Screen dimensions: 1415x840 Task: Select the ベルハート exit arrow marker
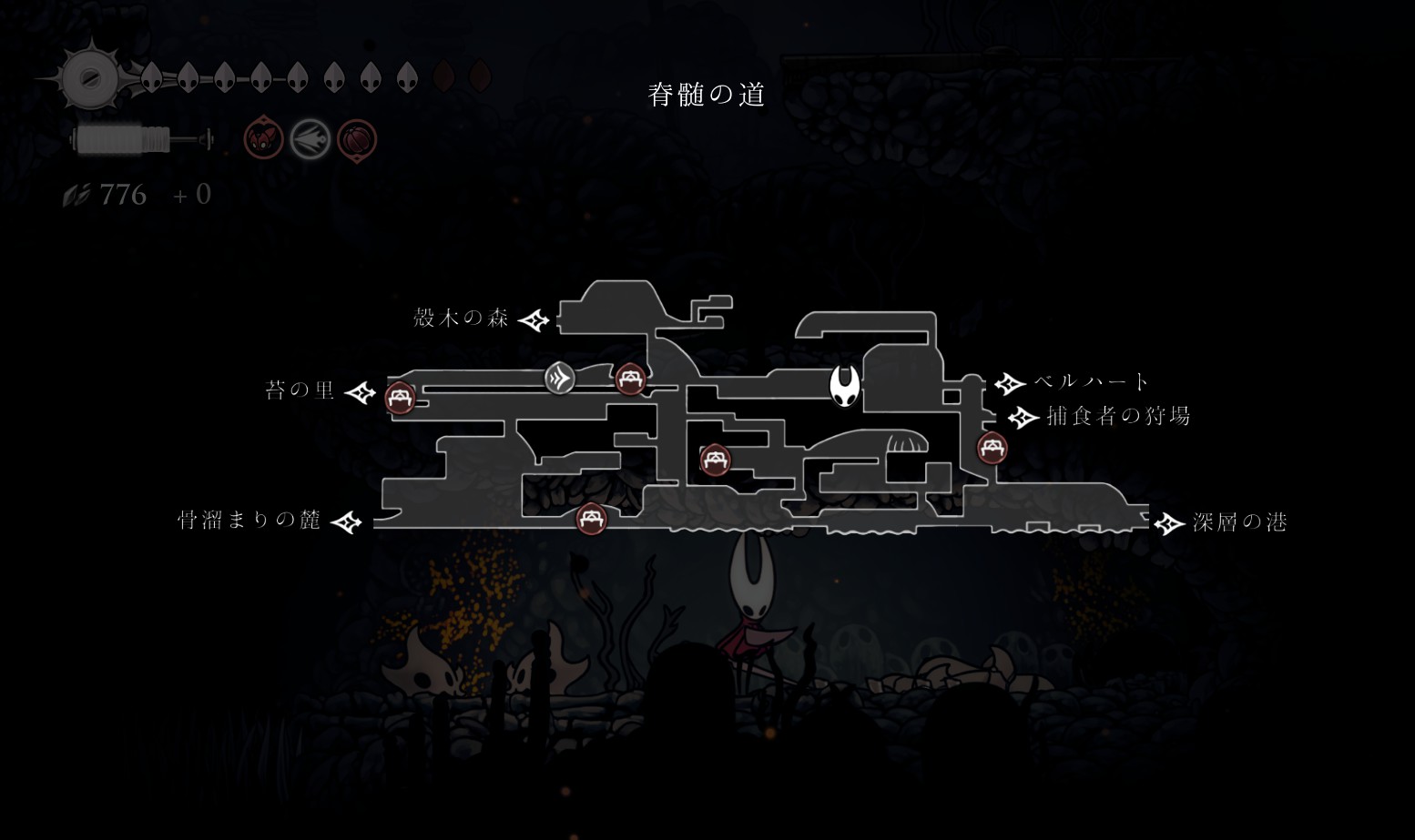(x=1010, y=383)
